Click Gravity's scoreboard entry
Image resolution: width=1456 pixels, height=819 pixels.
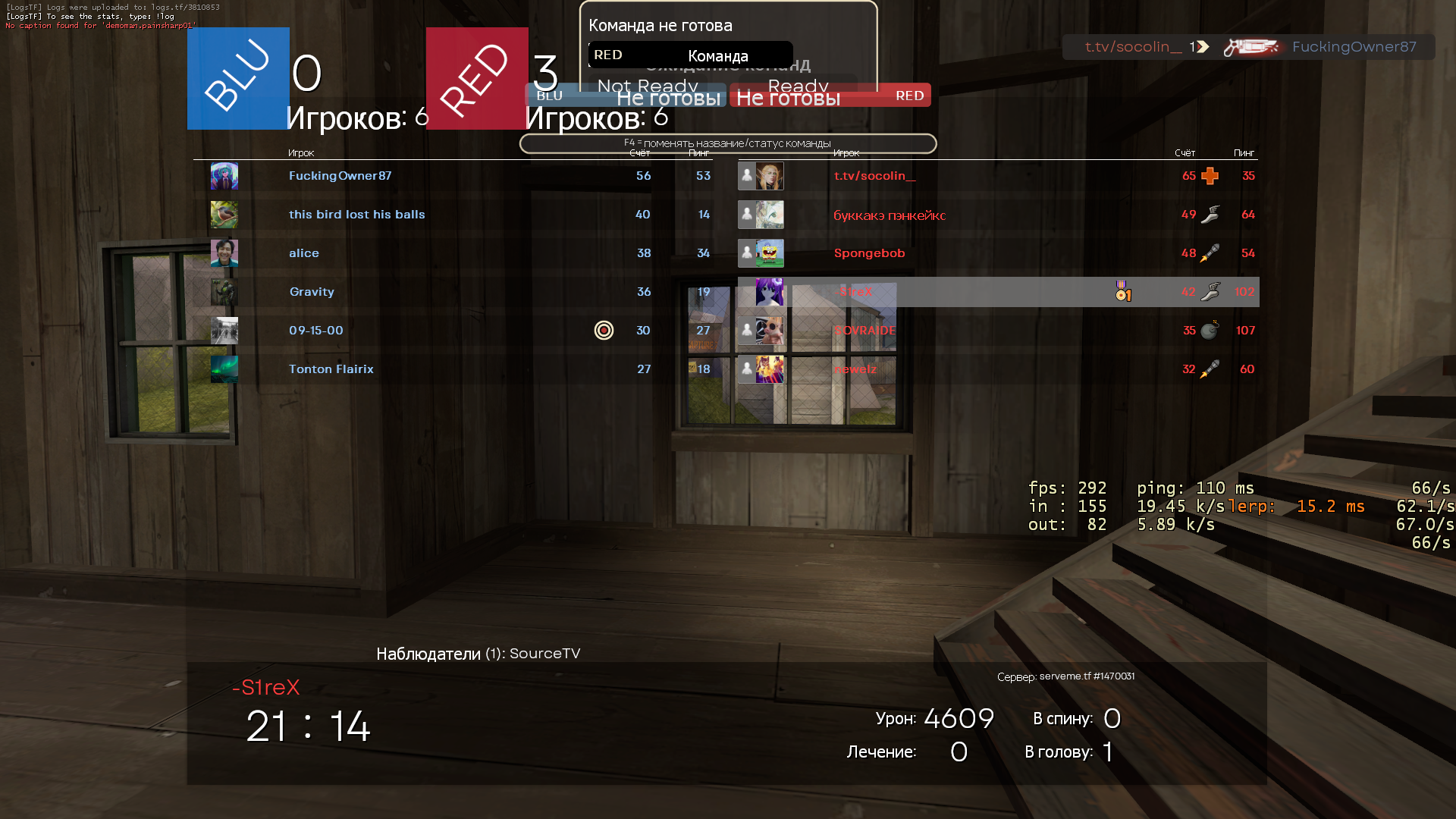pos(312,292)
